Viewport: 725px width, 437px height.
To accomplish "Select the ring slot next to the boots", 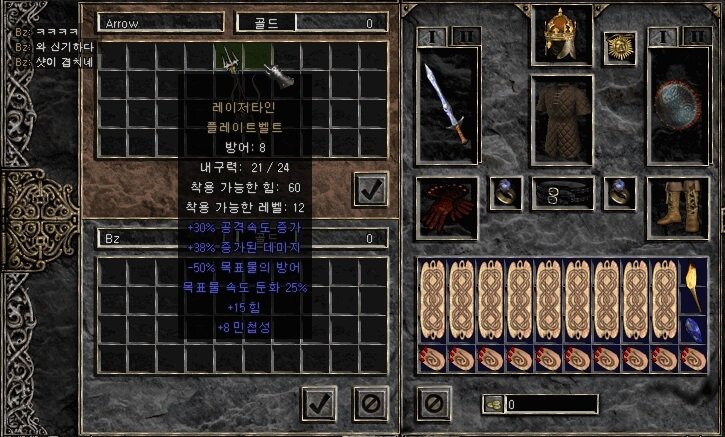I will click(618, 191).
